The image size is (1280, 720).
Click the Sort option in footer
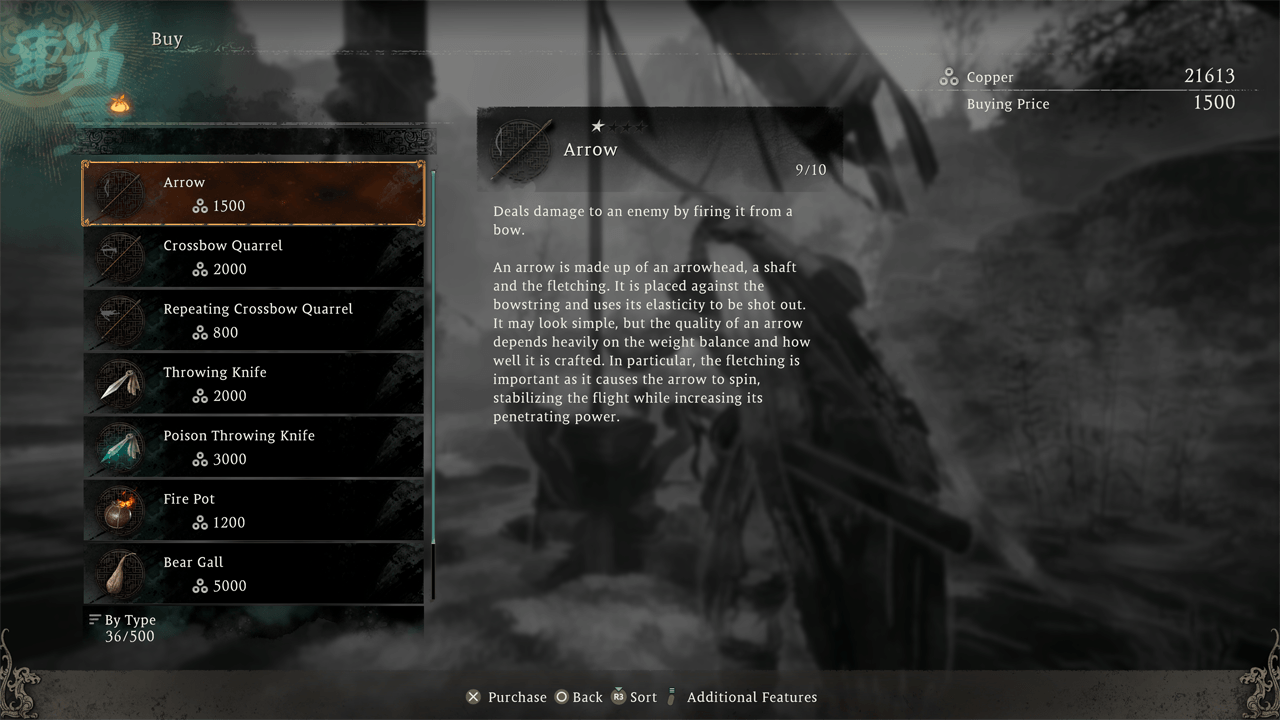point(634,697)
